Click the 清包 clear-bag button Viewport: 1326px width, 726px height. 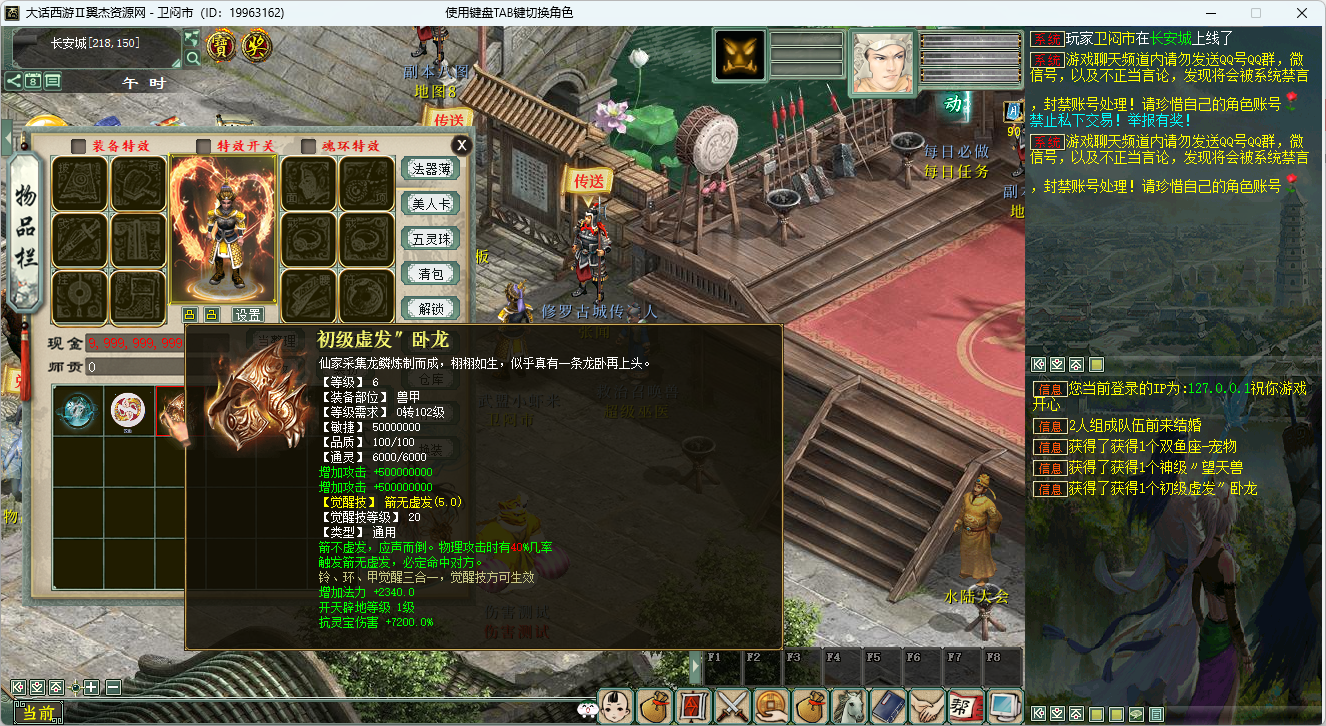pos(430,273)
